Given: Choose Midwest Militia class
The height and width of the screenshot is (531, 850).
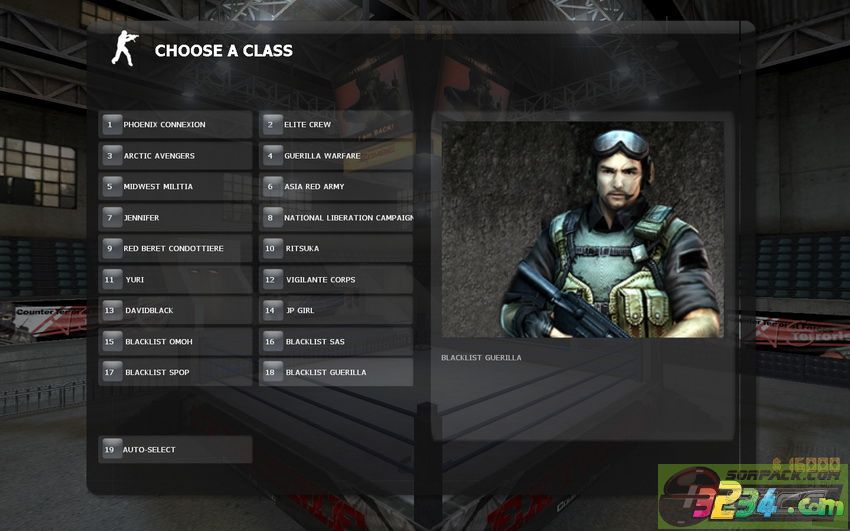Looking at the screenshot, I should pyautogui.click(x=175, y=187).
